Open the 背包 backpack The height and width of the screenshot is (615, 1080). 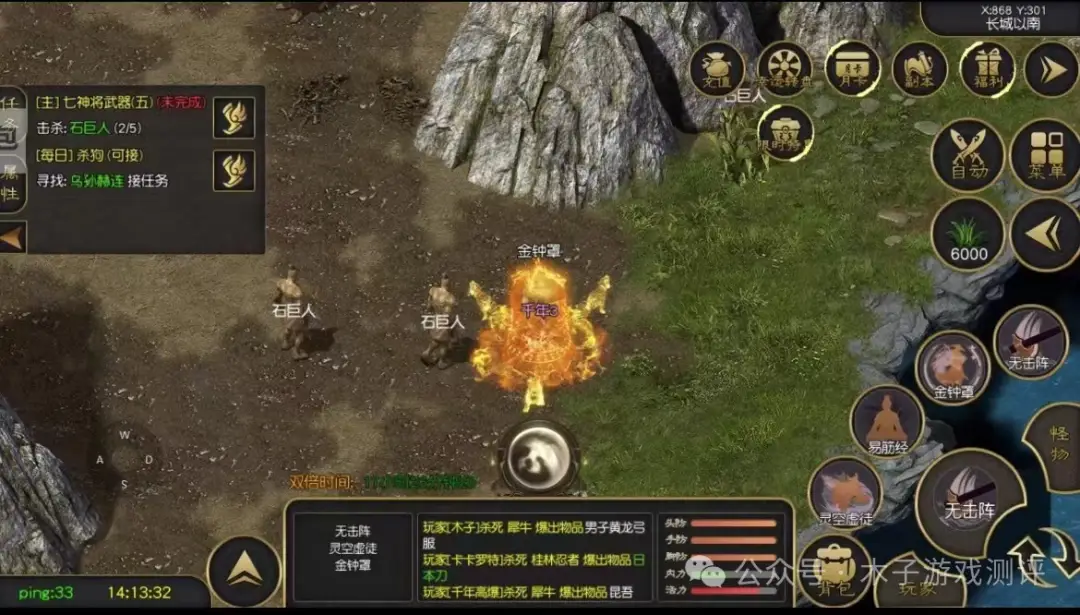click(x=835, y=570)
